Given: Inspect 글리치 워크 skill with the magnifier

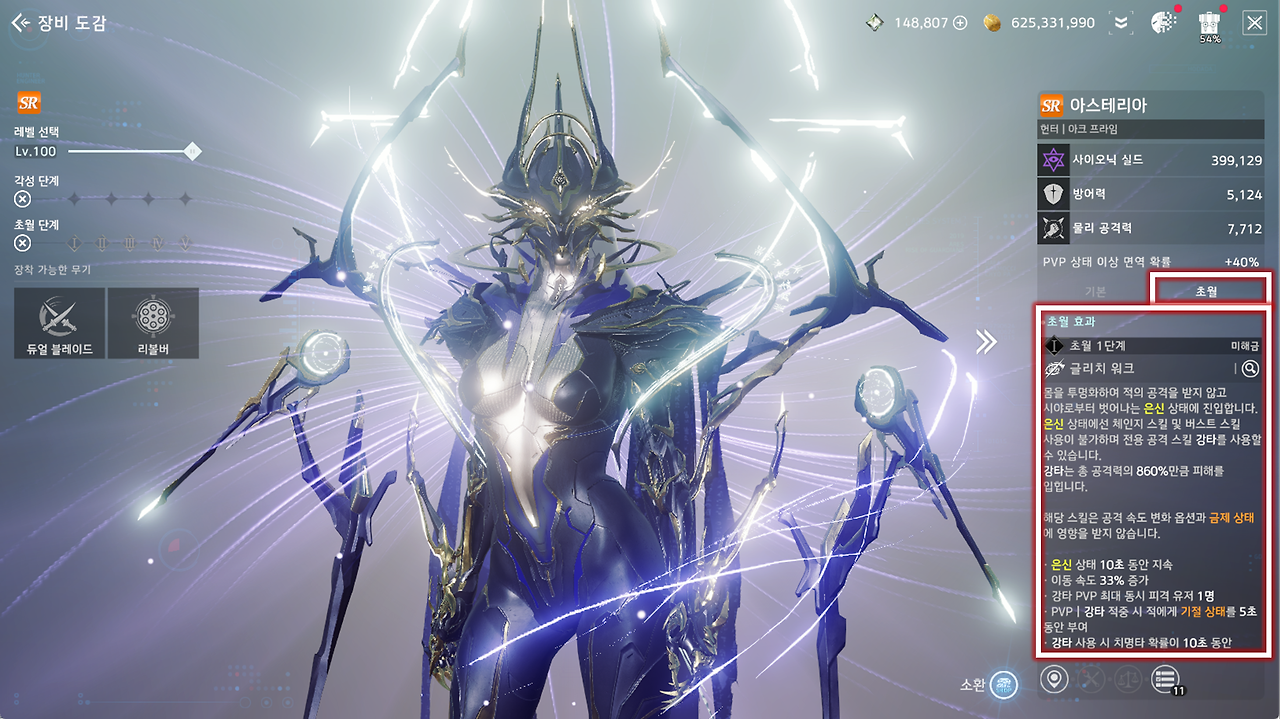Looking at the screenshot, I should coord(1250,369).
